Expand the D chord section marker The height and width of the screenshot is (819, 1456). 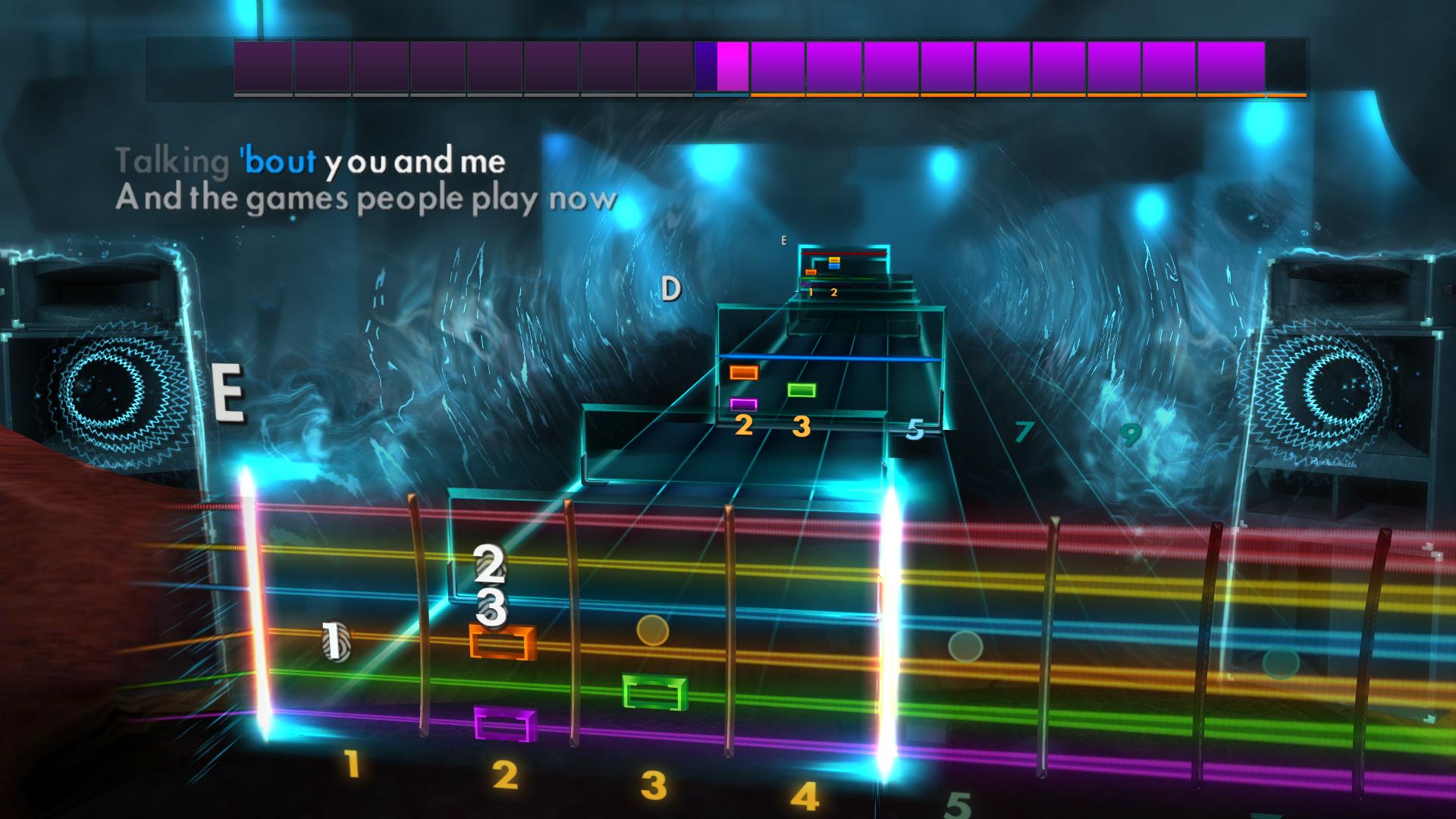click(670, 288)
